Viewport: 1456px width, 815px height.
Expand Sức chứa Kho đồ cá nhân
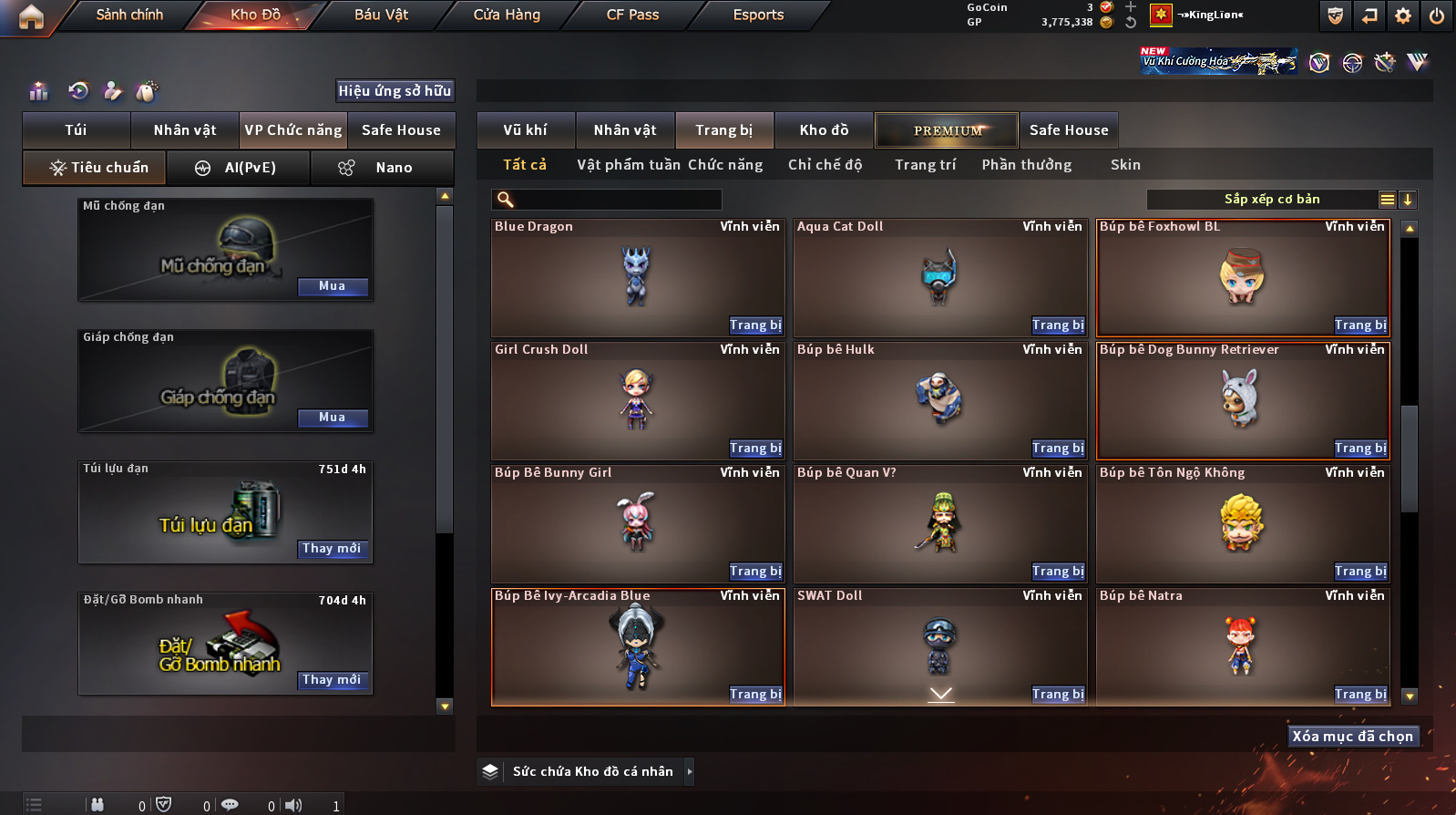pos(690,771)
